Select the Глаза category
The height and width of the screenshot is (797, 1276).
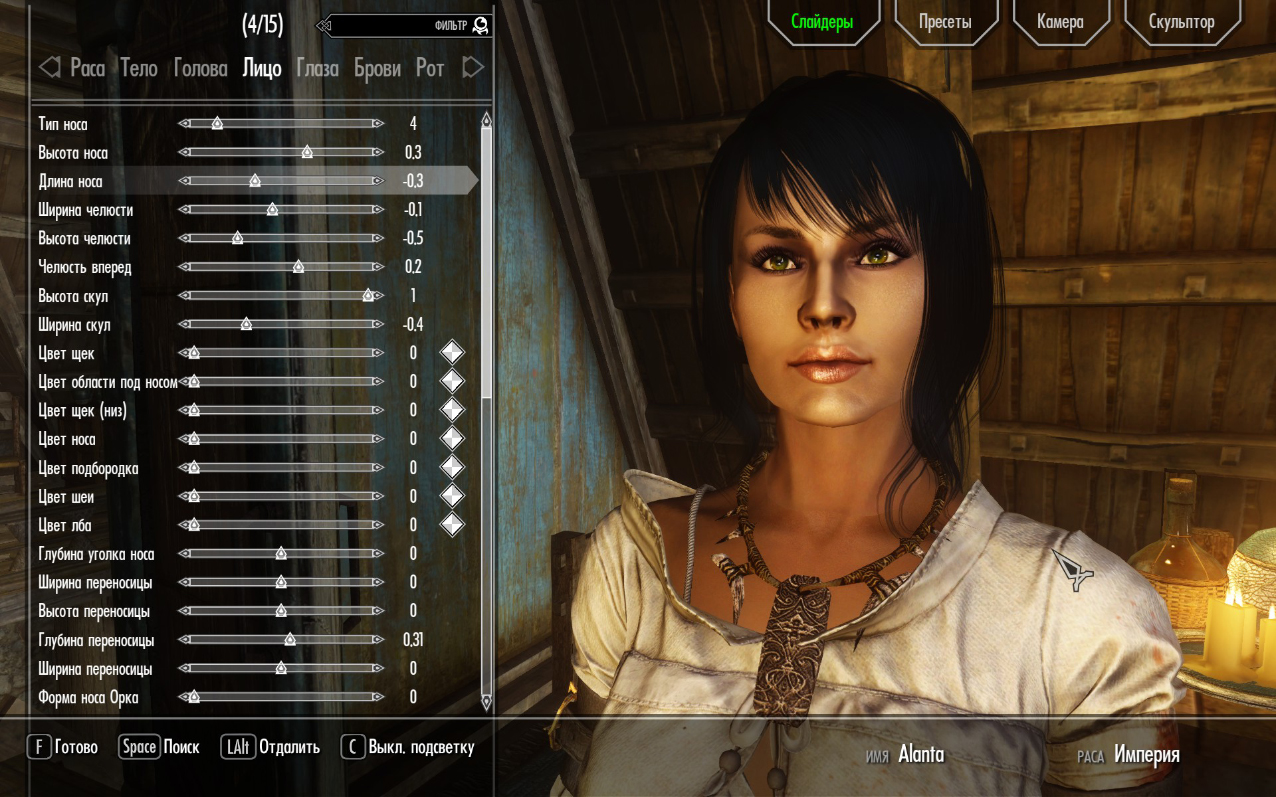(317, 68)
